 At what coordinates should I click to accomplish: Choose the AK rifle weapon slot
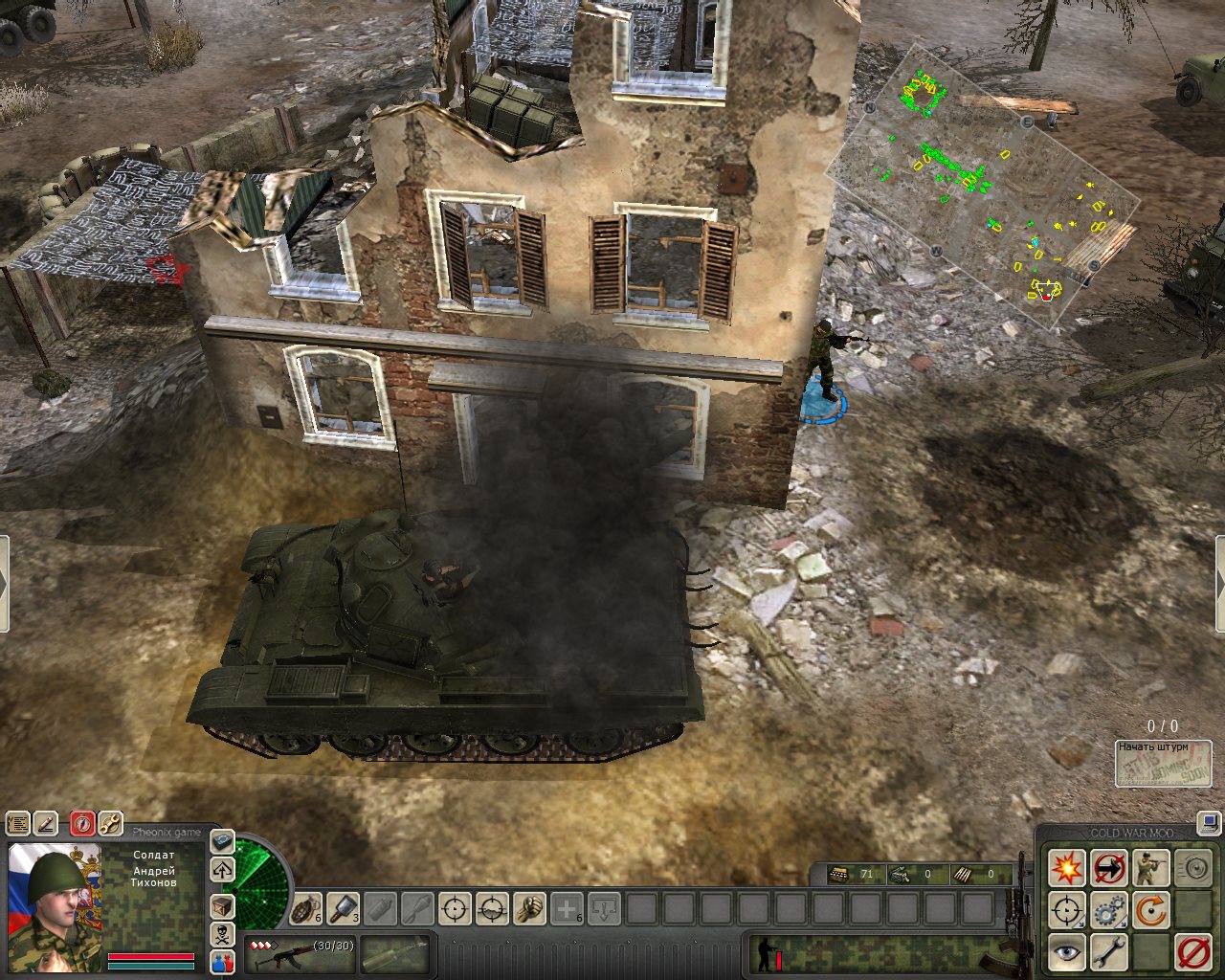pyautogui.click(x=300, y=954)
